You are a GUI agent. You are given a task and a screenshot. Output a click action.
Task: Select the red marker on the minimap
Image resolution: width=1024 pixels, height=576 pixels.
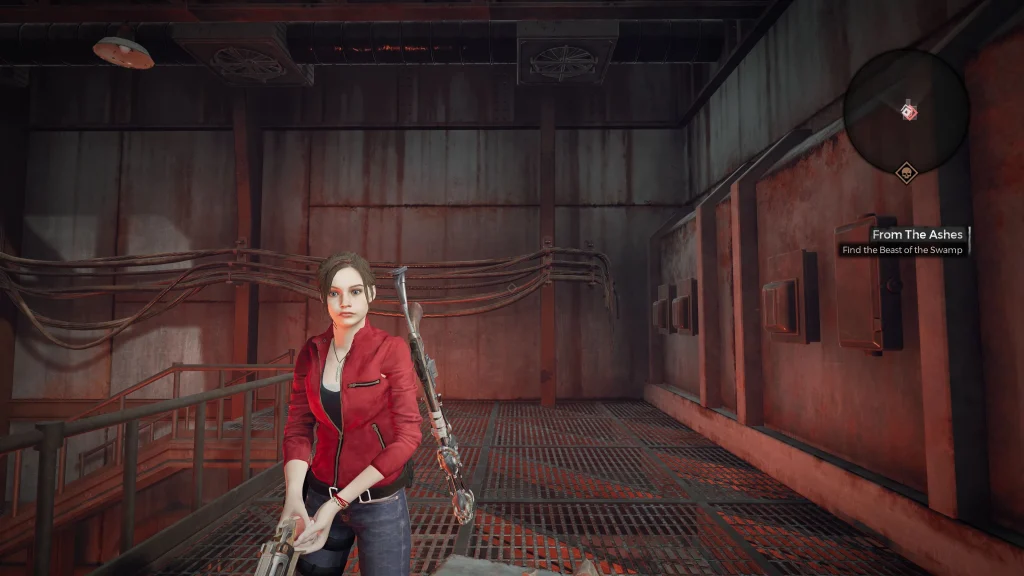pos(909,111)
